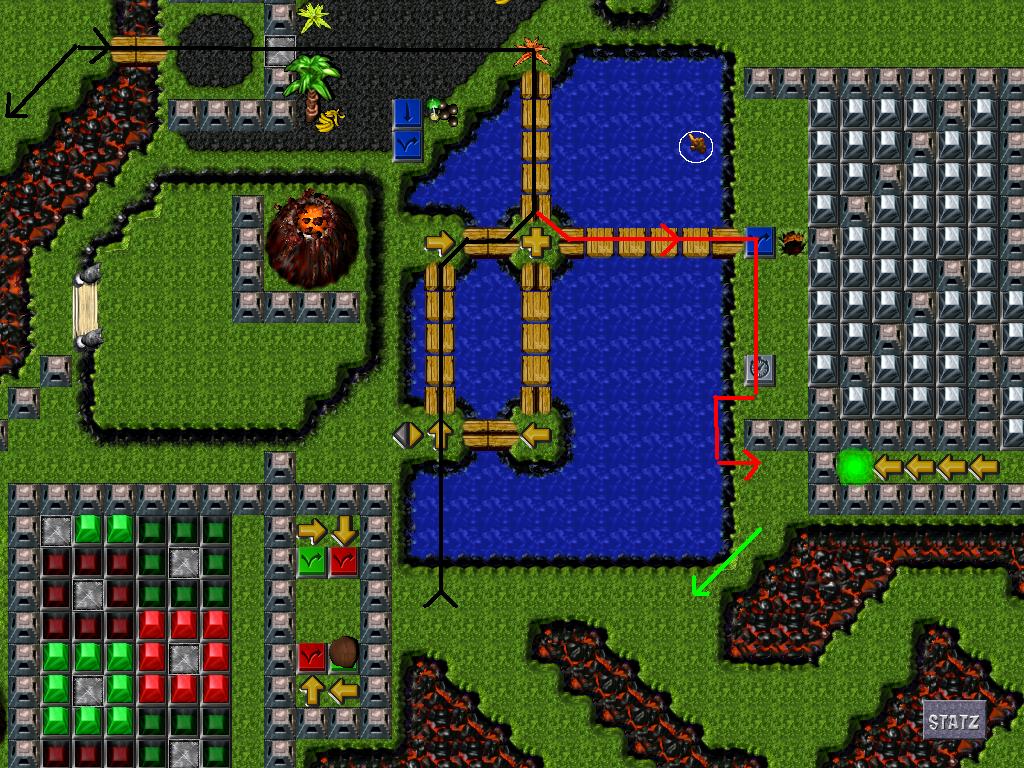
Task: Open the STATZ panel
Action: 953,721
